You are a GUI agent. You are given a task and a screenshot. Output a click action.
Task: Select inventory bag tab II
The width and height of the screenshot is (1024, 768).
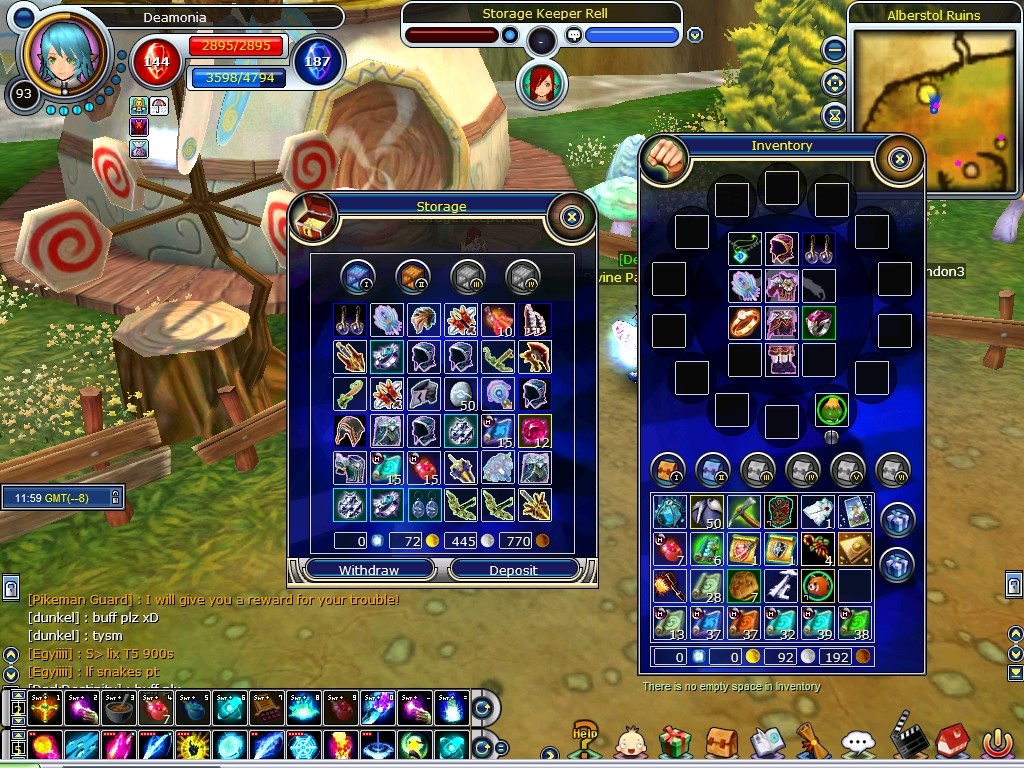click(x=712, y=468)
